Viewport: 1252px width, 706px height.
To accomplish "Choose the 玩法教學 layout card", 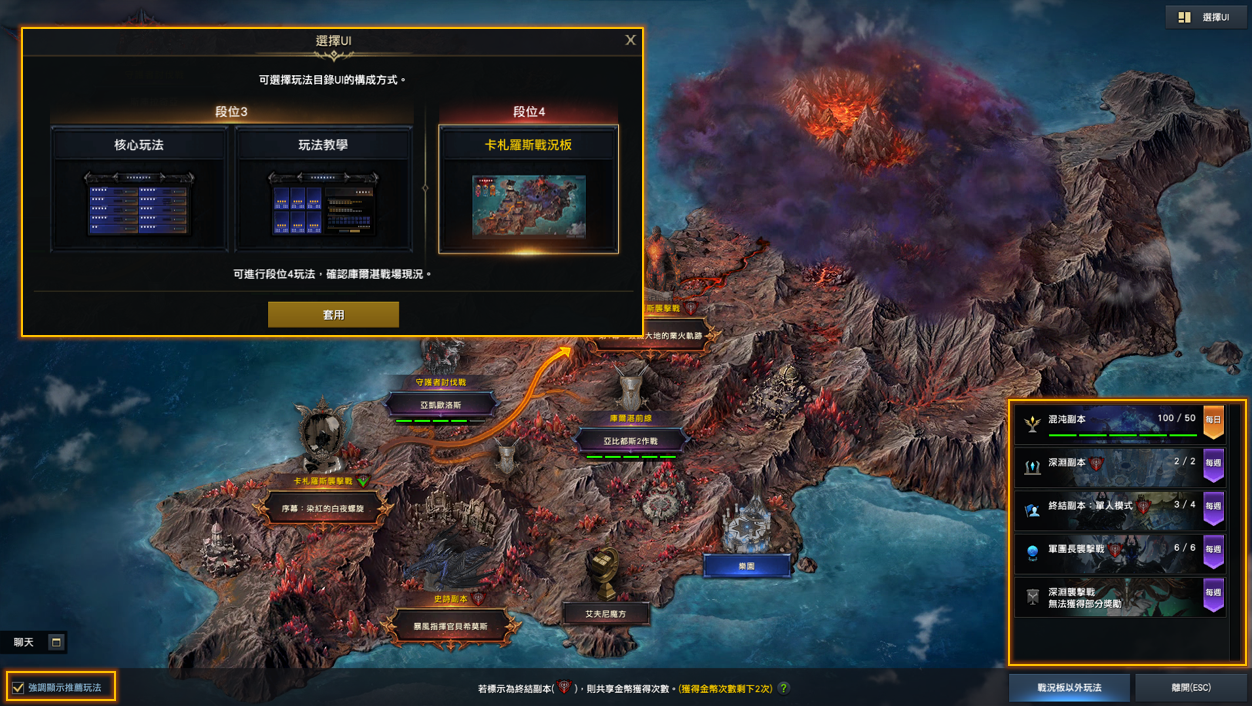I will coord(323,188).
